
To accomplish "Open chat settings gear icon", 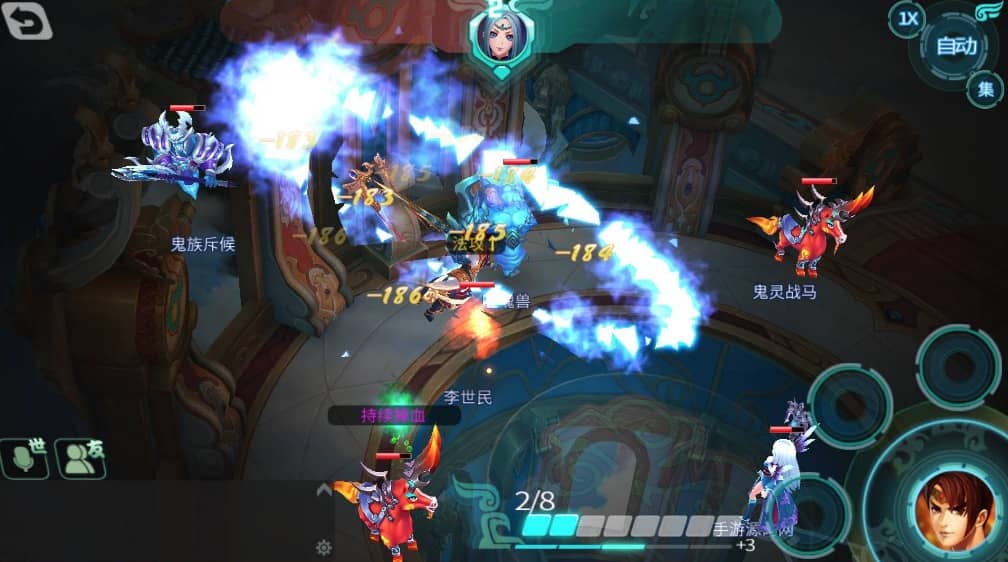I will 323,547.
